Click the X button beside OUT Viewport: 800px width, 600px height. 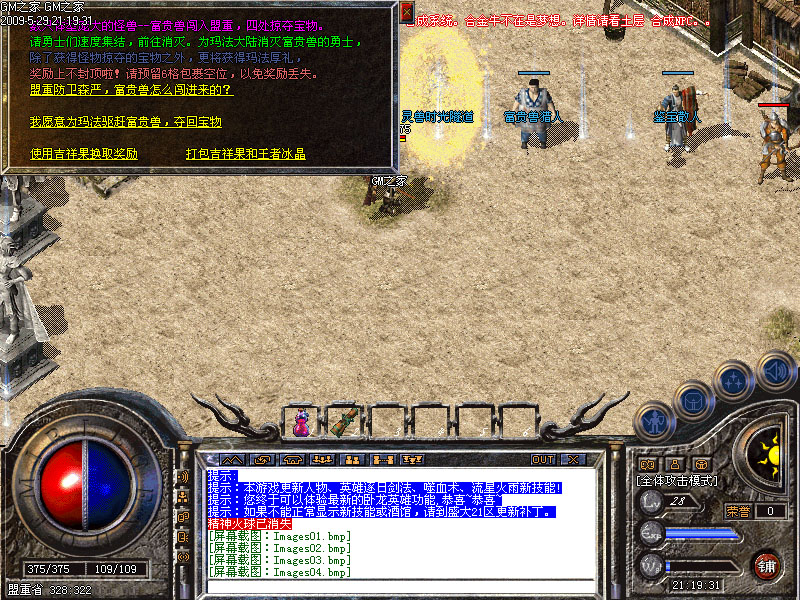tap(572, 460)
